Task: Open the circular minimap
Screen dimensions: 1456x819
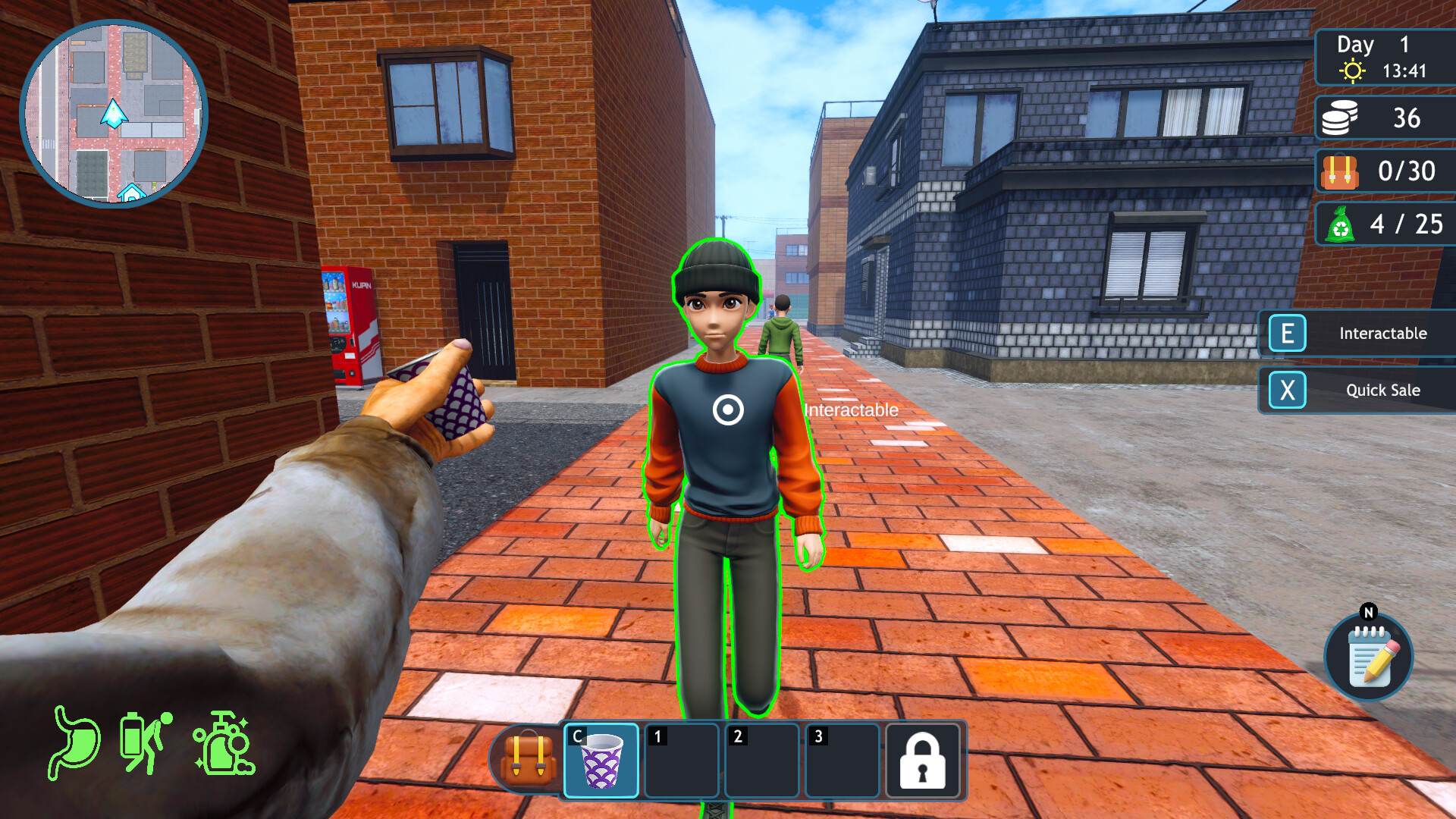Action: 114,114
